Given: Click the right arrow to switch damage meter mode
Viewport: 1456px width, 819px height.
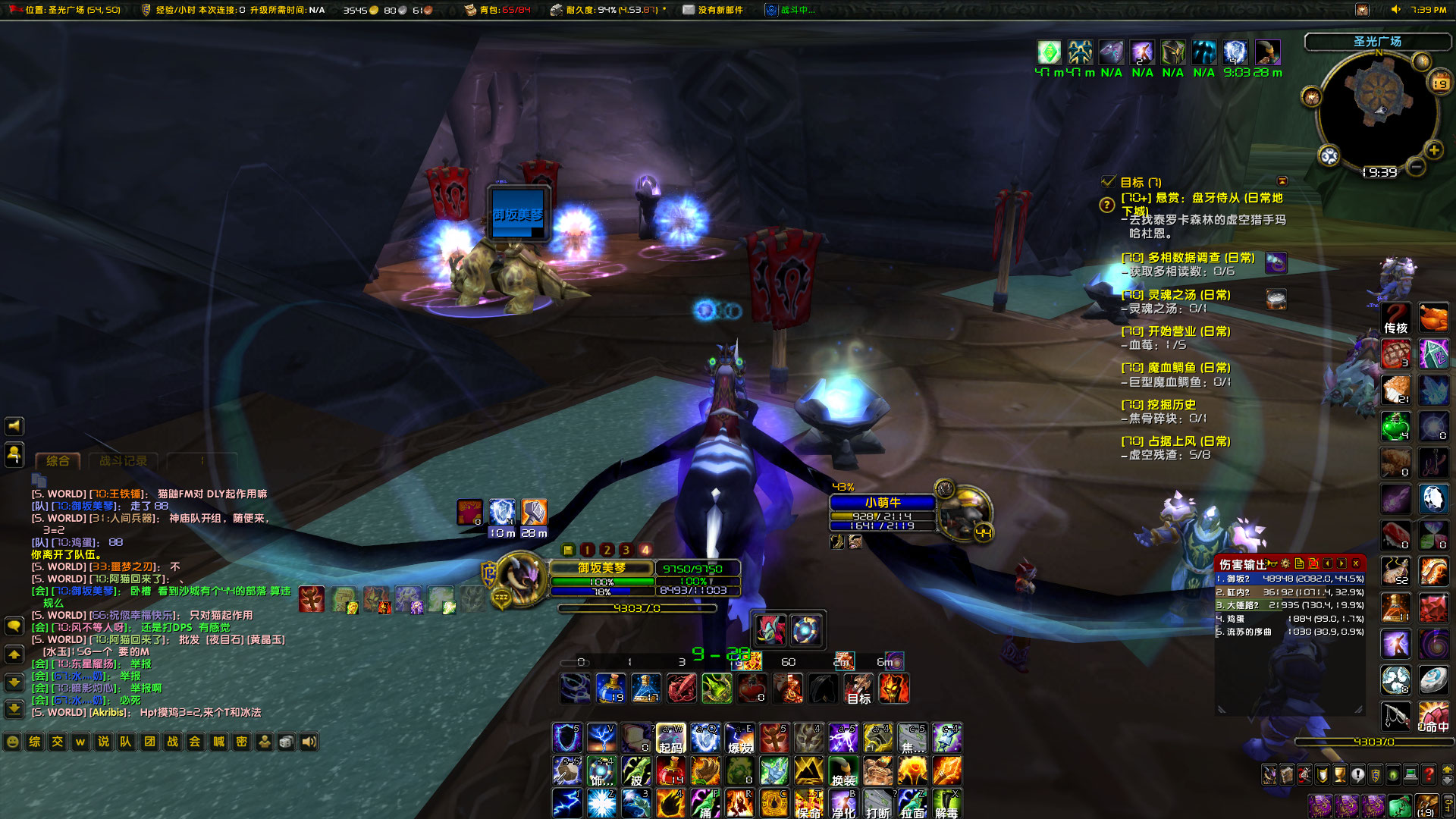Looking at the screenshot, I should [1340, 563].
